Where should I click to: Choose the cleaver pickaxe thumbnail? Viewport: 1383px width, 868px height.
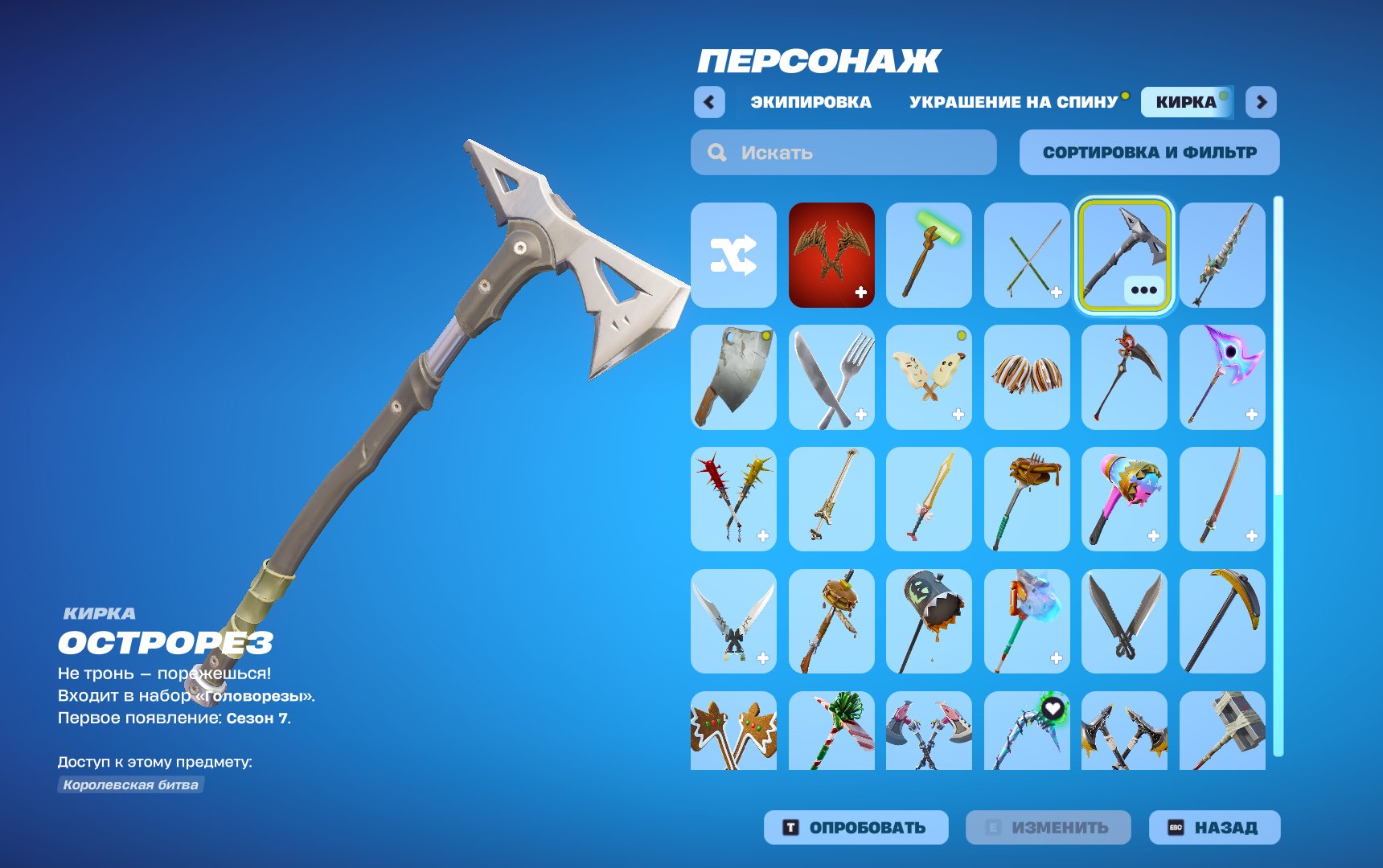(733, 378)
